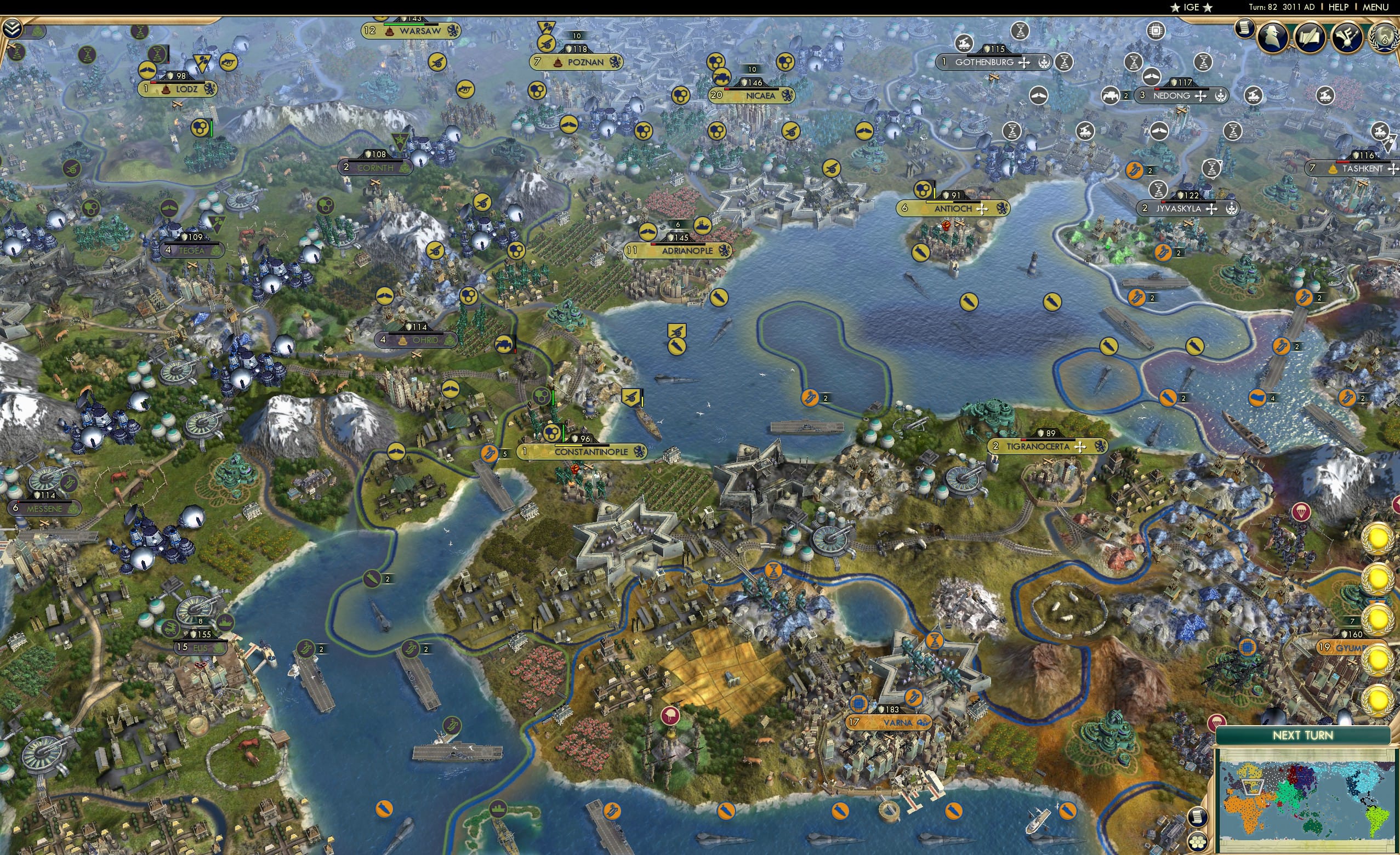Viewport: 1400px width, 855px height.
Task: Open the World Congress globe icon showing 6
Action: [x=1386, y=38]
